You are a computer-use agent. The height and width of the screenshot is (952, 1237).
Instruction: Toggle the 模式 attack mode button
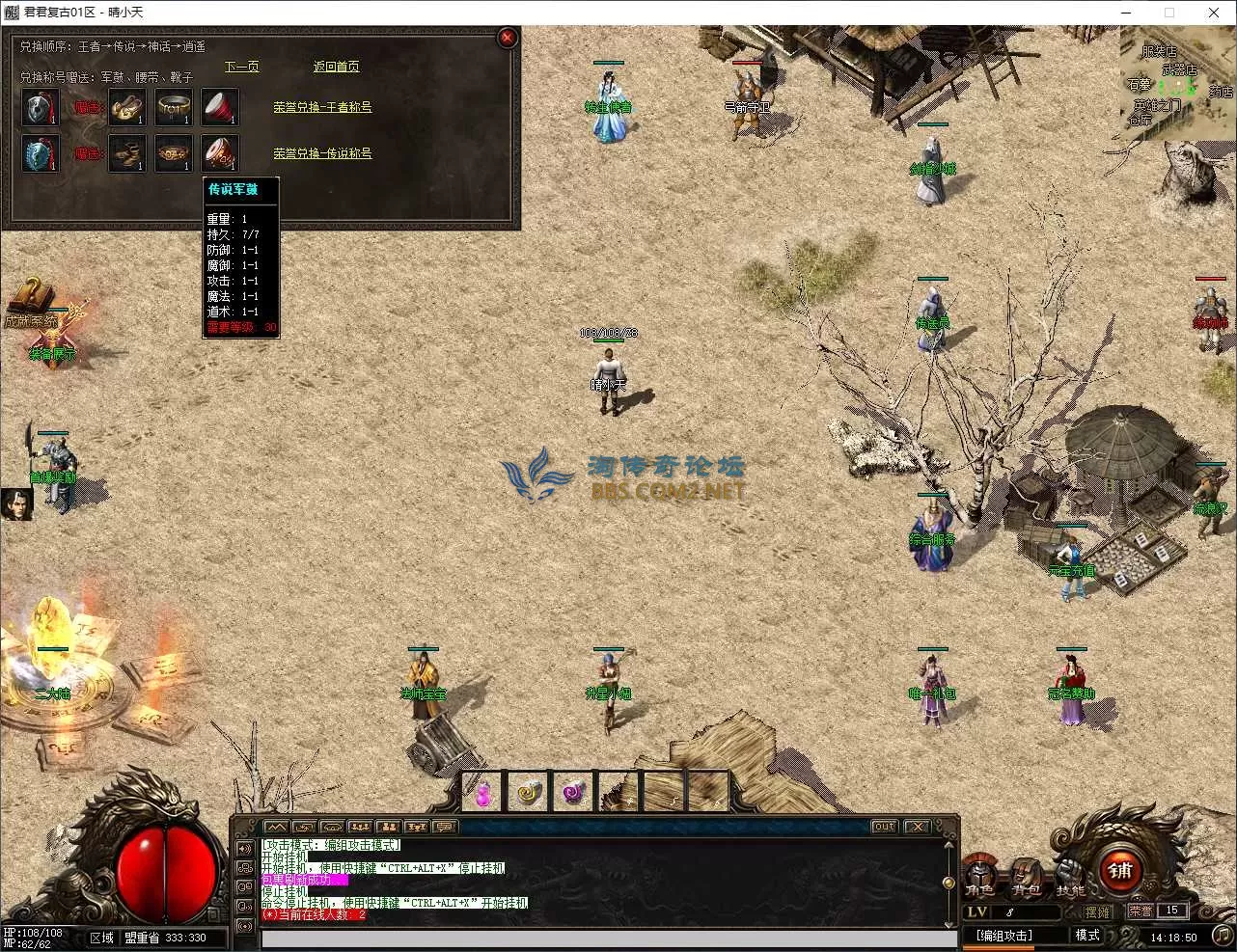click(x=1087, y=936)
